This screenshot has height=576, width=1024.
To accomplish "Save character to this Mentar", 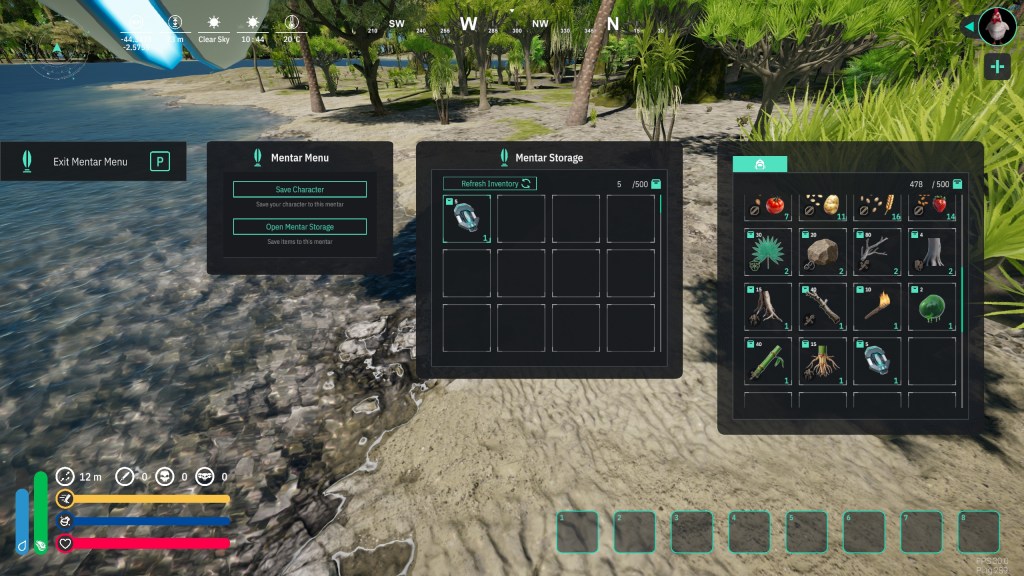I will (300, 189).
